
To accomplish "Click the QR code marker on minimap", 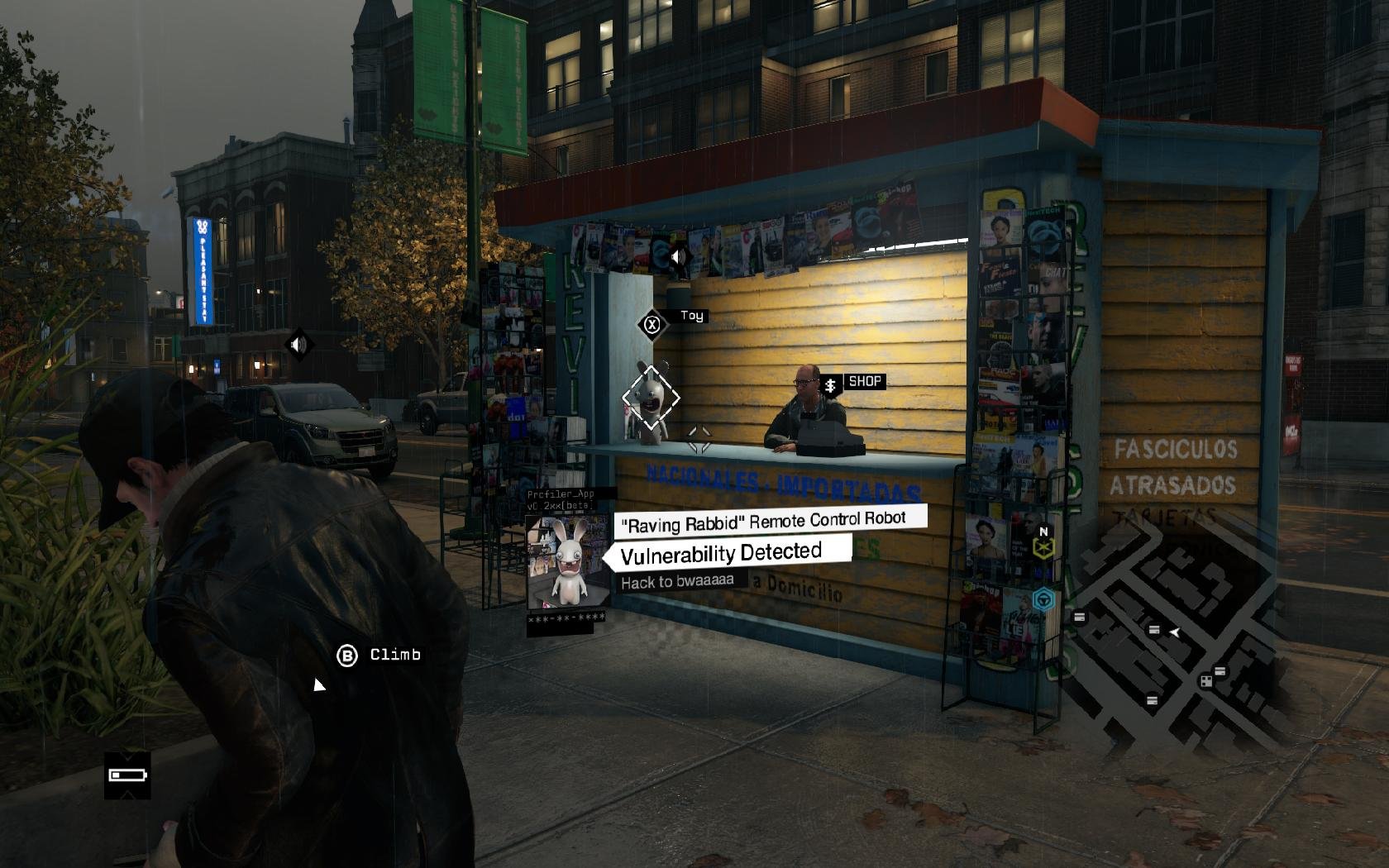I will [x=1205, y=681].
